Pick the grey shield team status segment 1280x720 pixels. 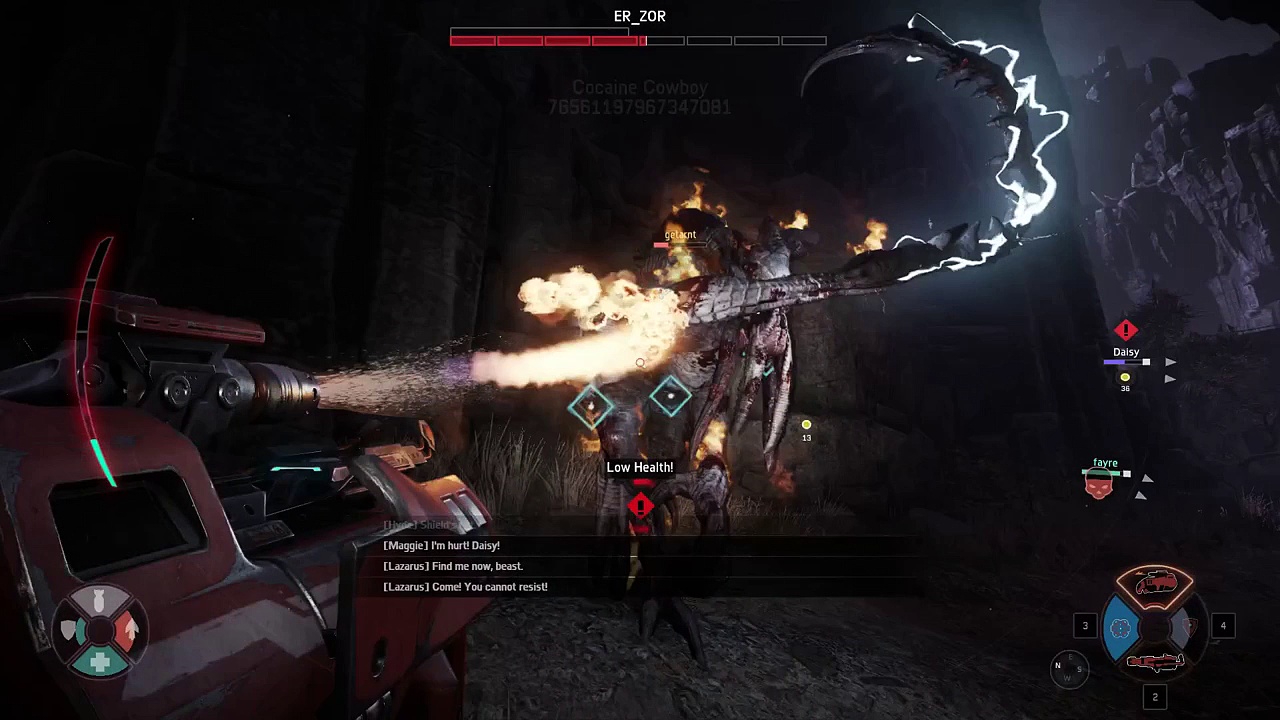69,630
